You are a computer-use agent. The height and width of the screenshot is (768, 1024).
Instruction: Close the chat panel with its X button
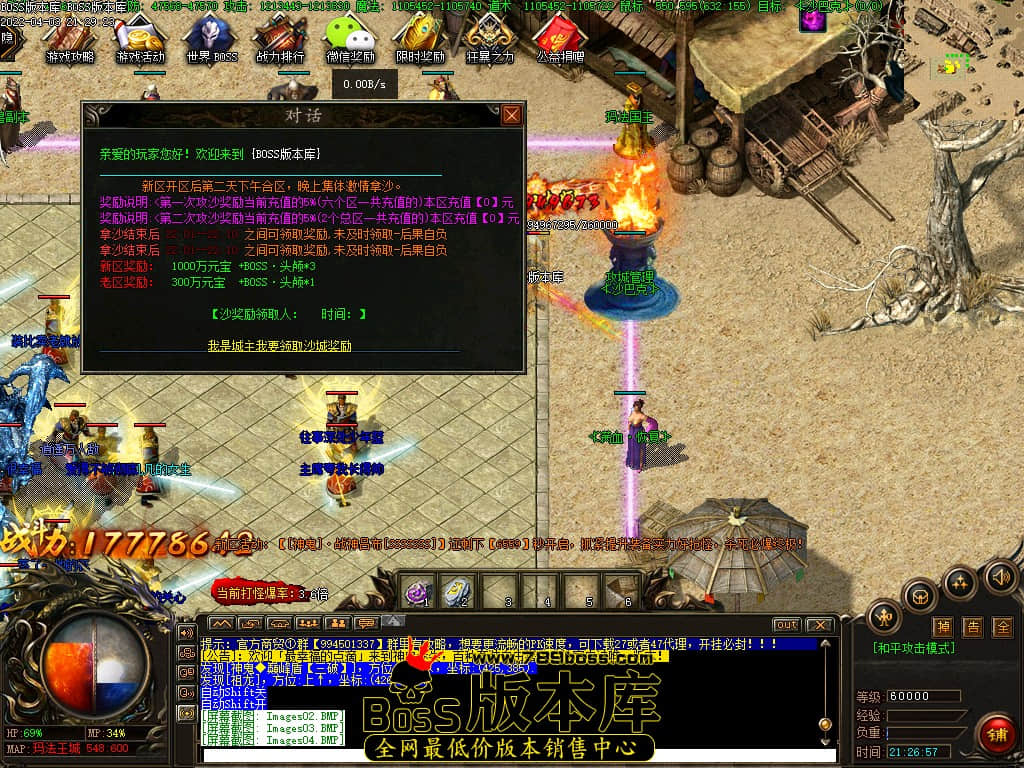819,625
